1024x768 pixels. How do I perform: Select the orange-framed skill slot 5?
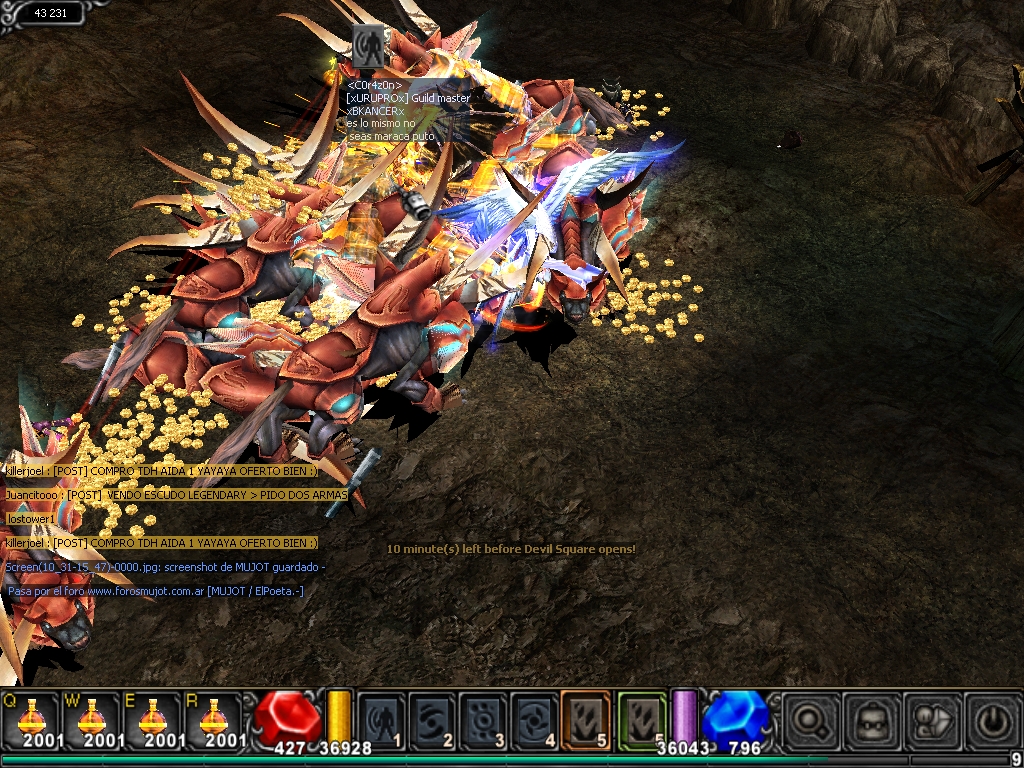[586, 718]
